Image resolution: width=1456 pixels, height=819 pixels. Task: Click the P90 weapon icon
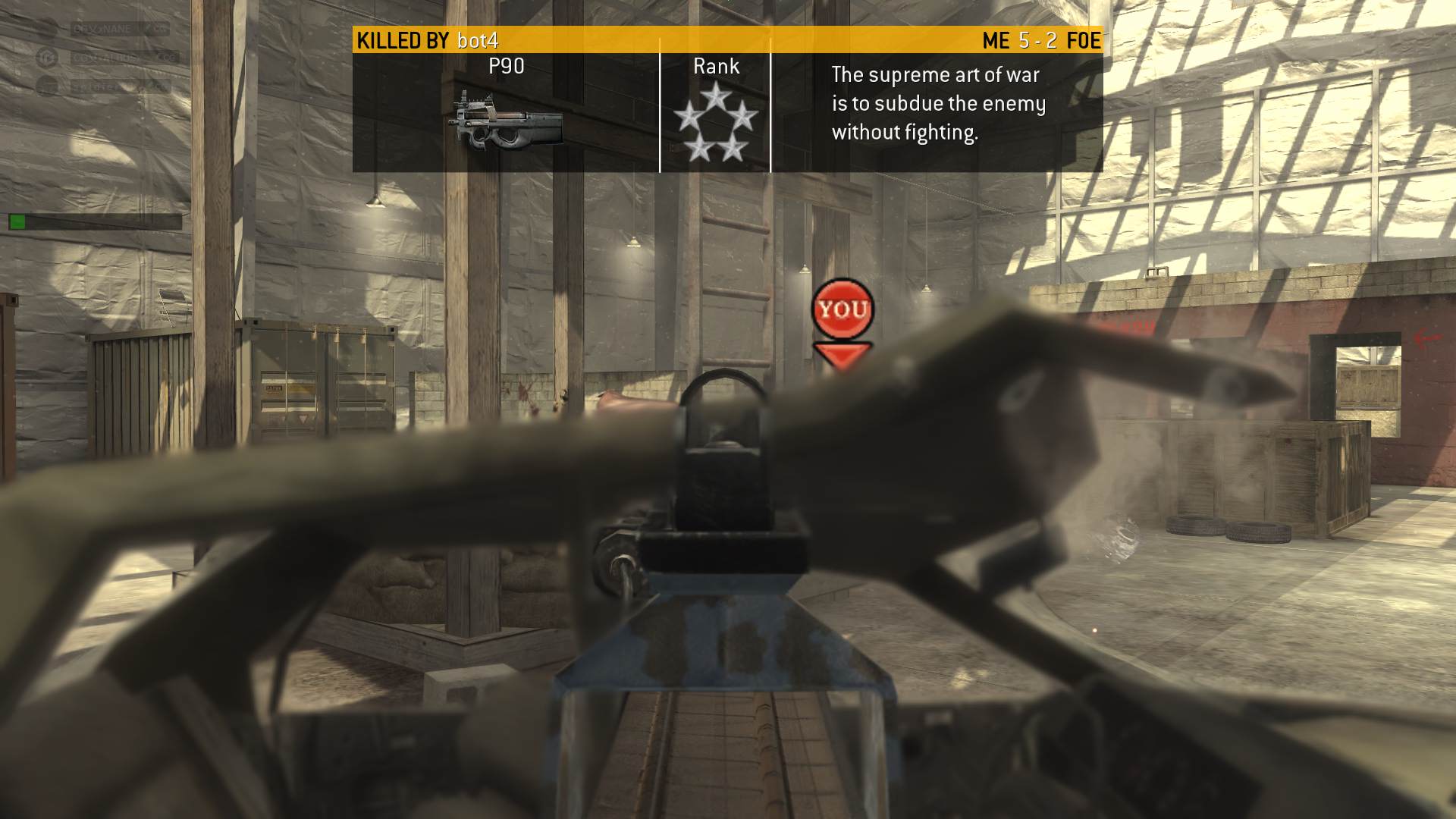508,121
